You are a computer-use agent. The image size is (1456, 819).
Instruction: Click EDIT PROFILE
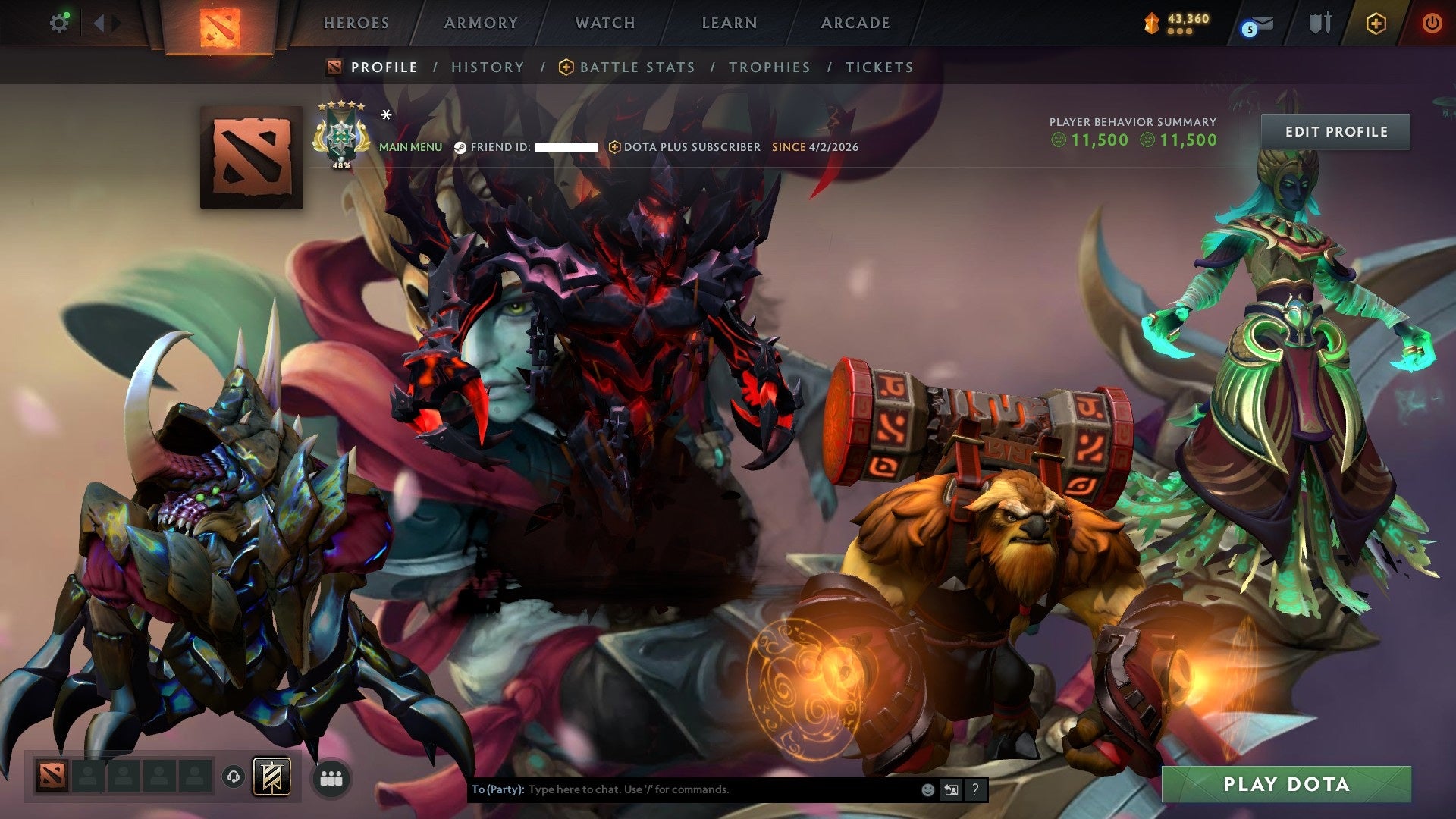[x=1335, y=131]
